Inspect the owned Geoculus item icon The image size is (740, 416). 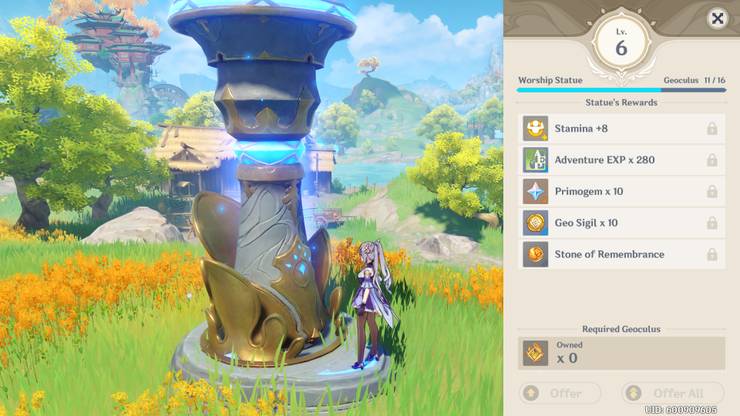pos(536,352)
